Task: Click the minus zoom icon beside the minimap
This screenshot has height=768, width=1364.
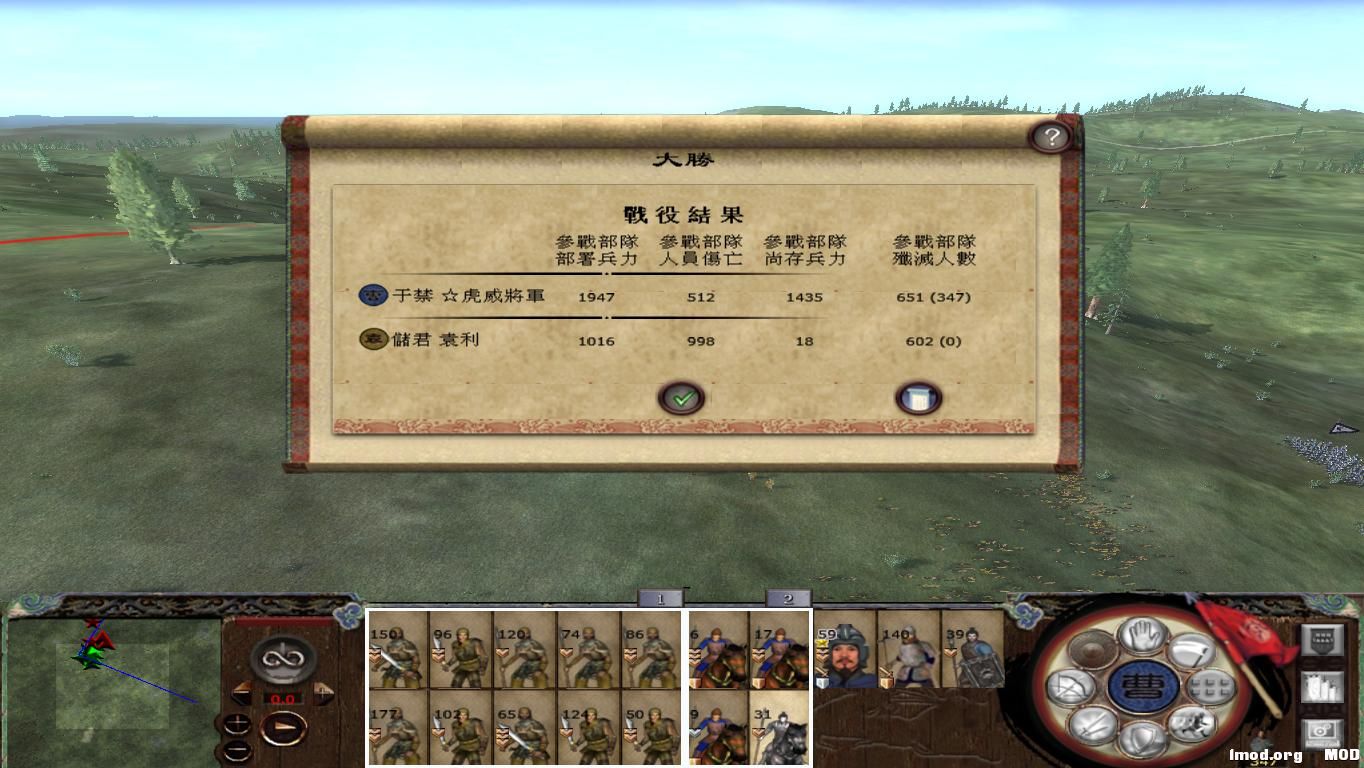Action: pyautogui.click(x=238, y=751)
